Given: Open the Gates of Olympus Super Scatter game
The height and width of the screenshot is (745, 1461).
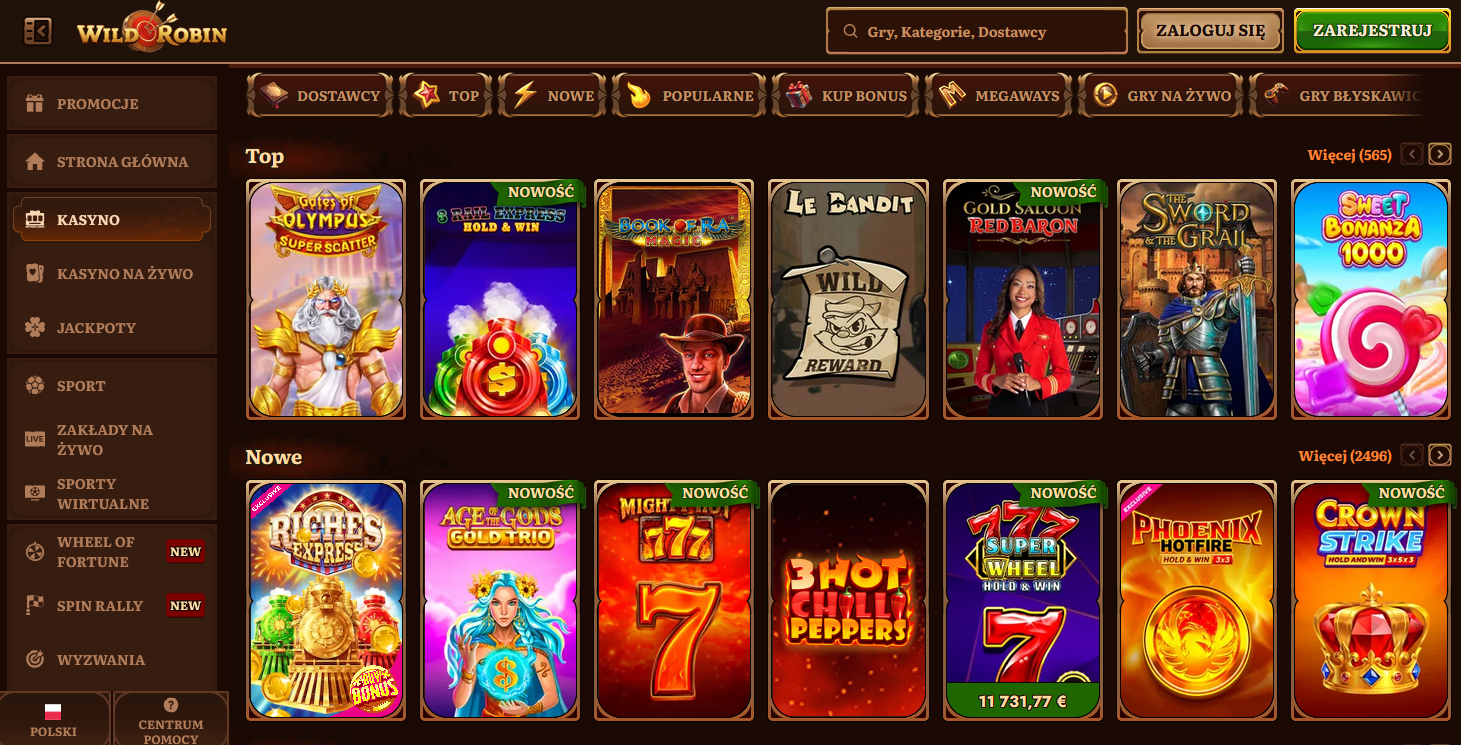Looking at the screenshot, I should [x=325, y=298].
